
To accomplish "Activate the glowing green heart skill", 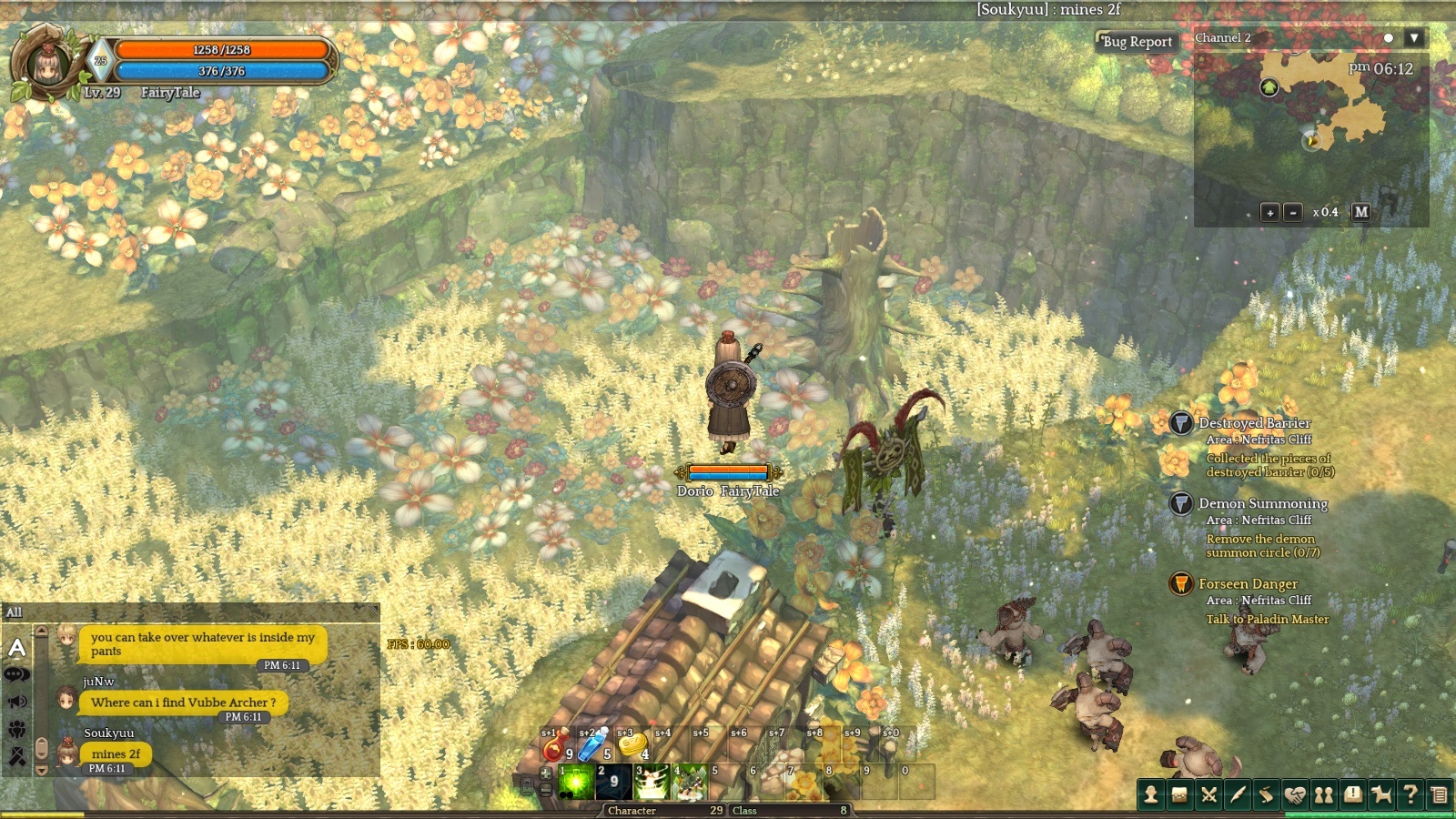I will (x=576, y=782).
